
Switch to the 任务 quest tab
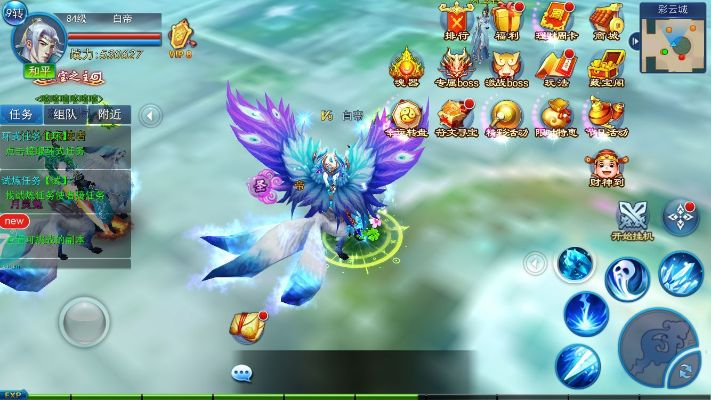point(22,114)
